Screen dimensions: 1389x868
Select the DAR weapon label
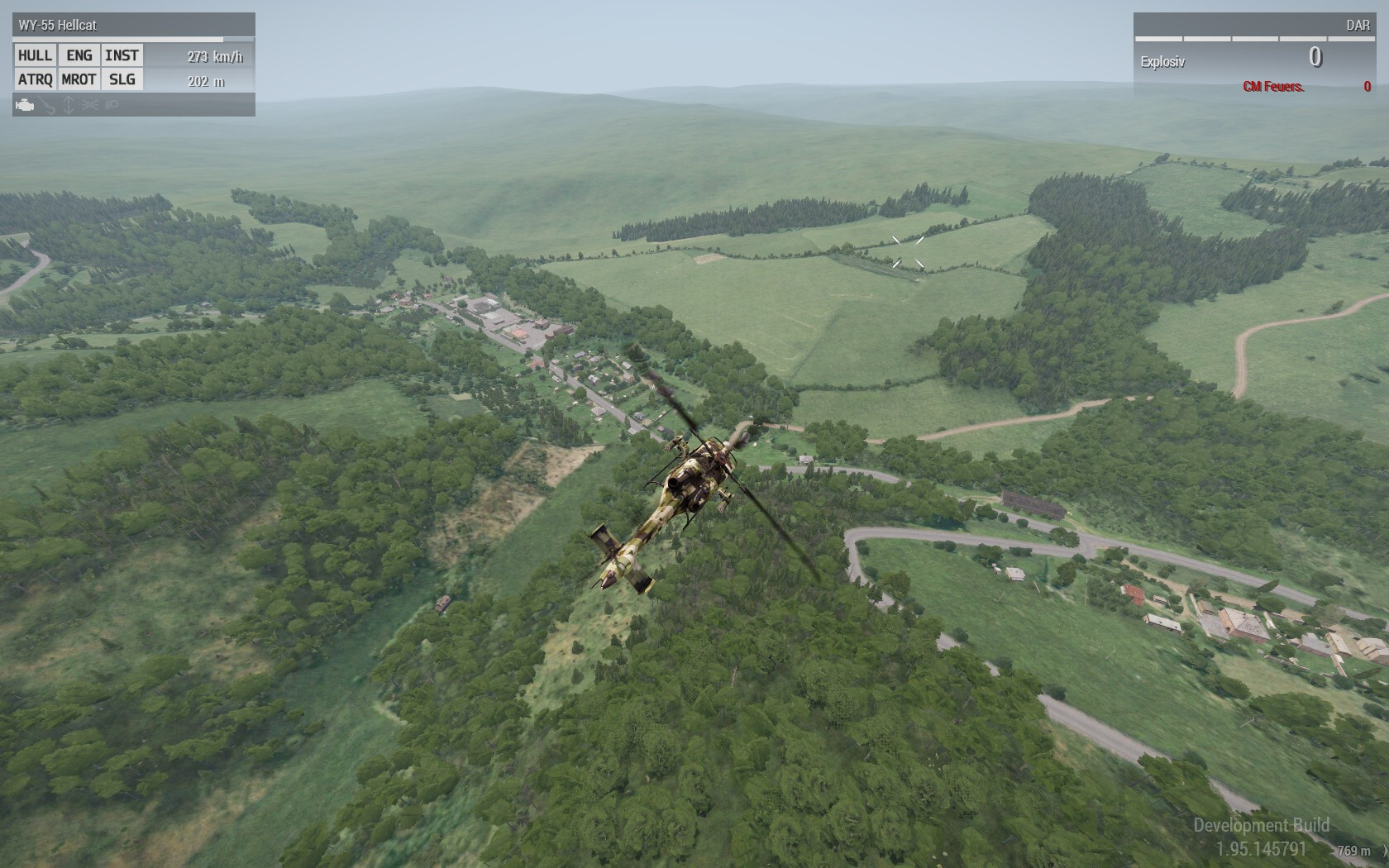click(x=1358, y=25)
